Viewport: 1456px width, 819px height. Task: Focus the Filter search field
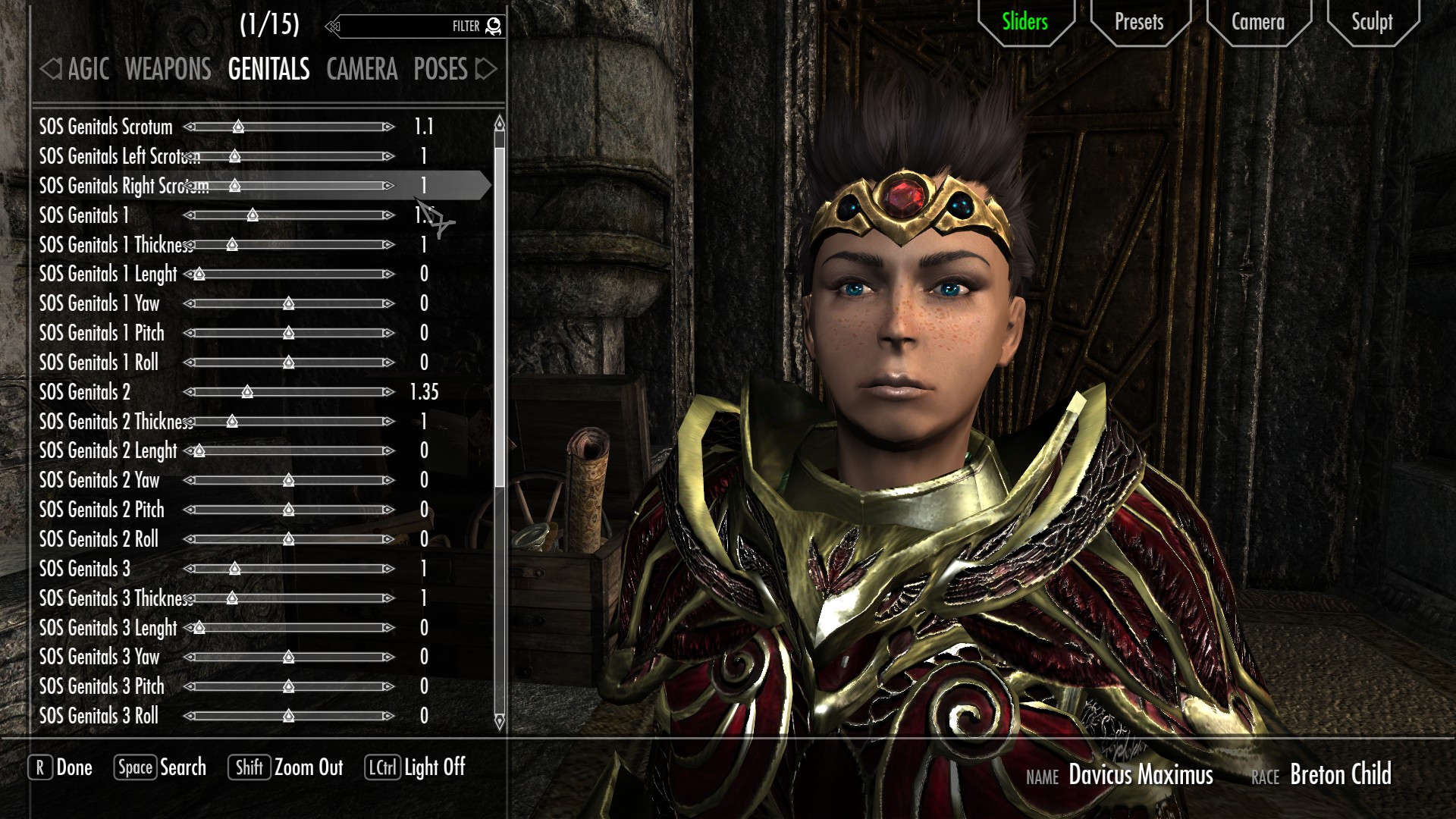409,27
